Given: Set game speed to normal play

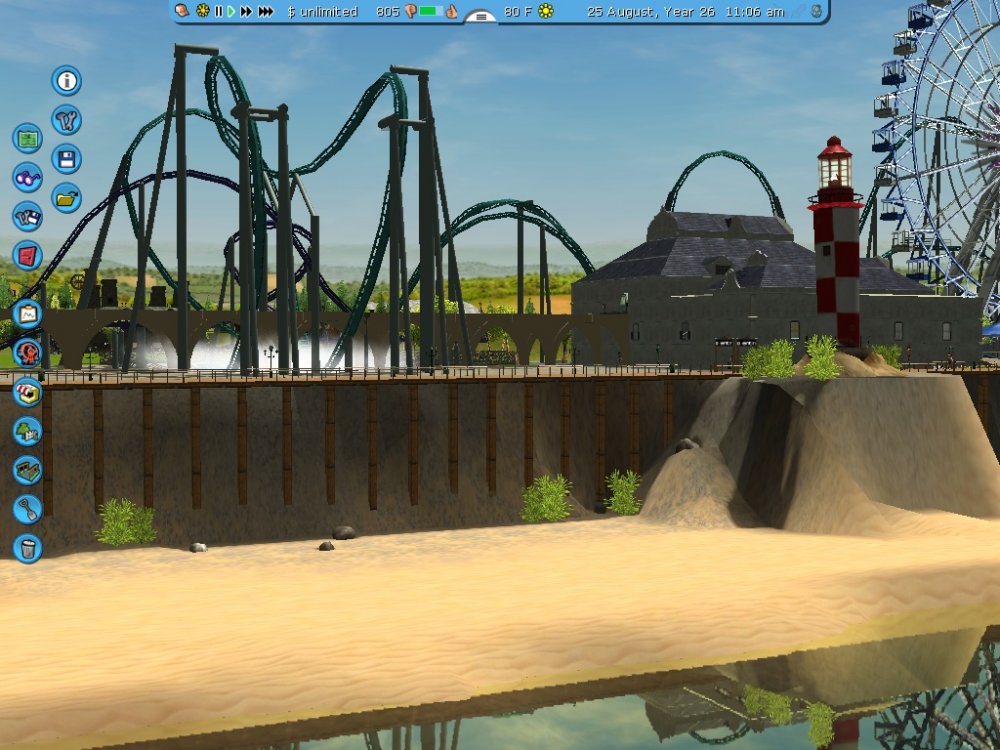Looking at the screenshot, I should [x=231, y=11].
